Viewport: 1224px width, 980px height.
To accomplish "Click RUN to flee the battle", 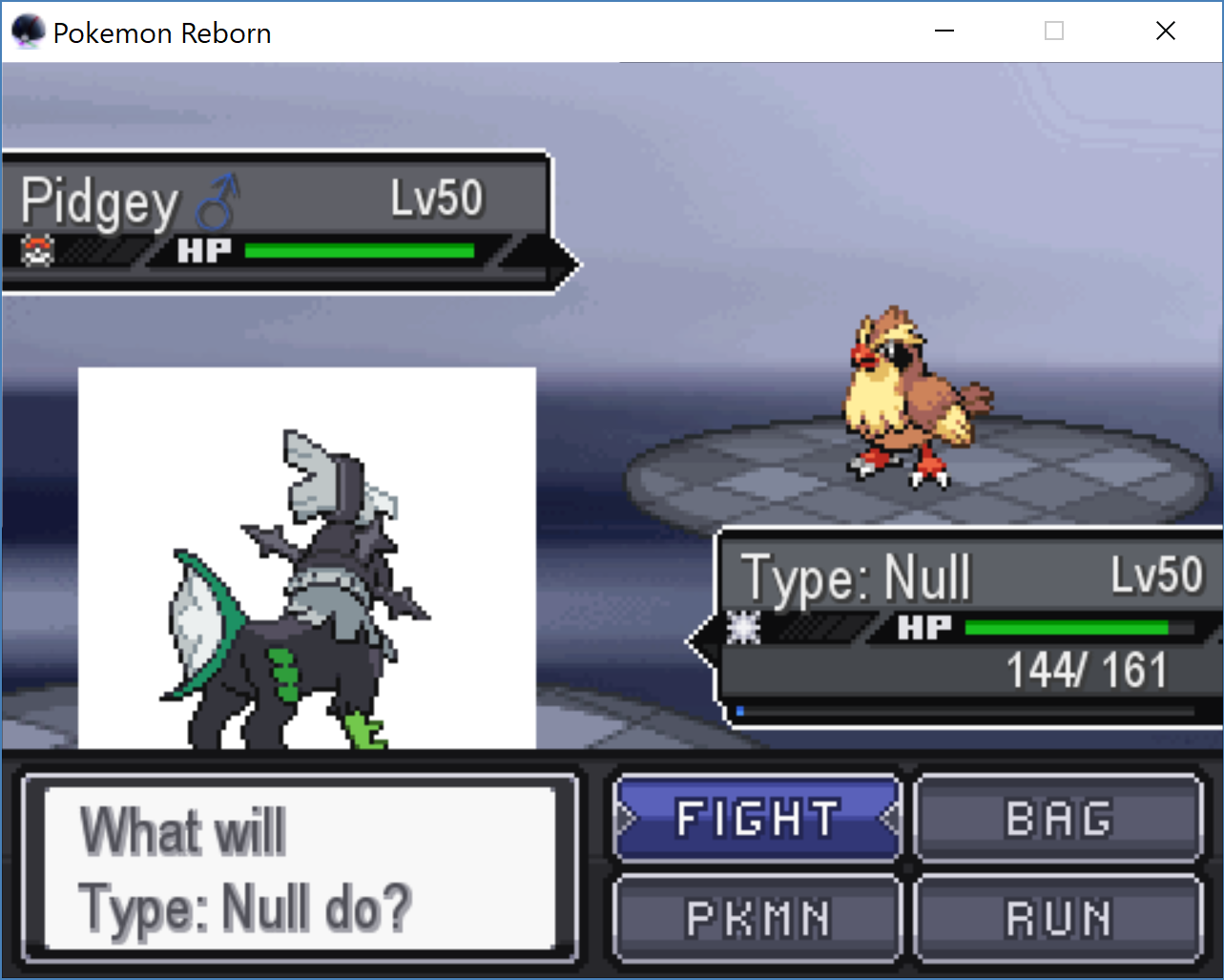I will pos(1058,919).
